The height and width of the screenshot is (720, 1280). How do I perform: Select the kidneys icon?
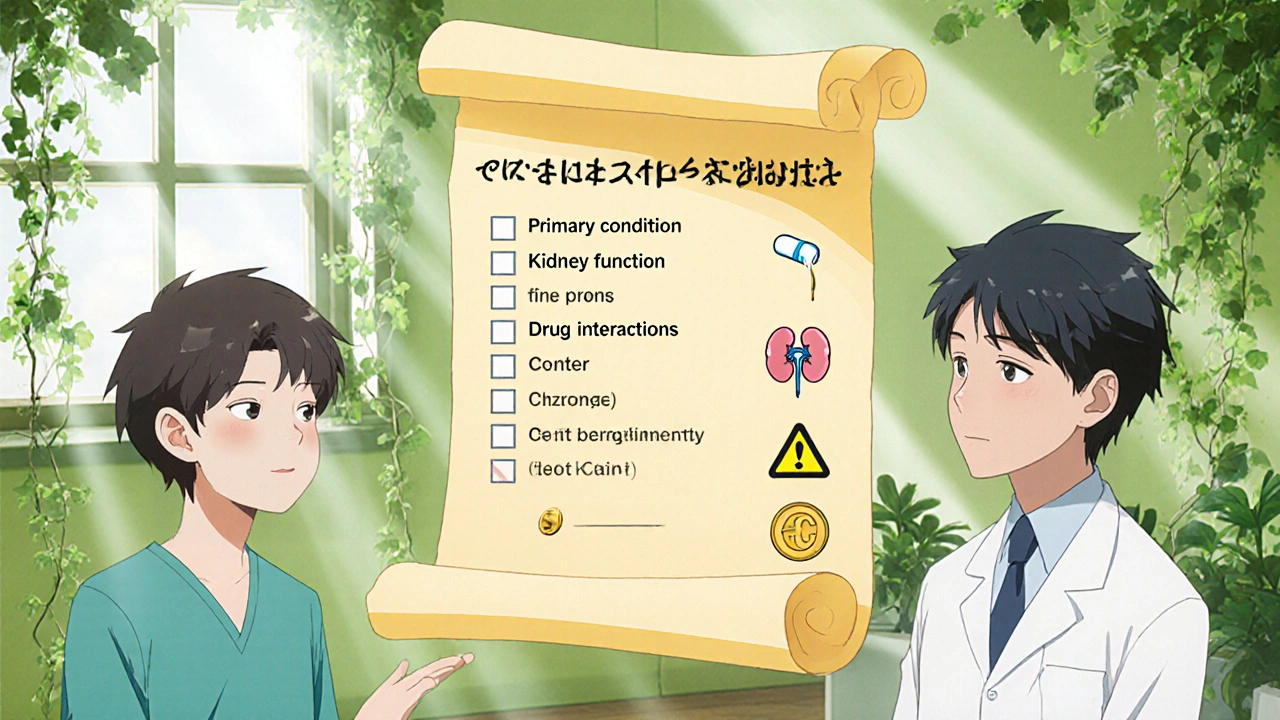pyautogui.click(x=797, y=355)
